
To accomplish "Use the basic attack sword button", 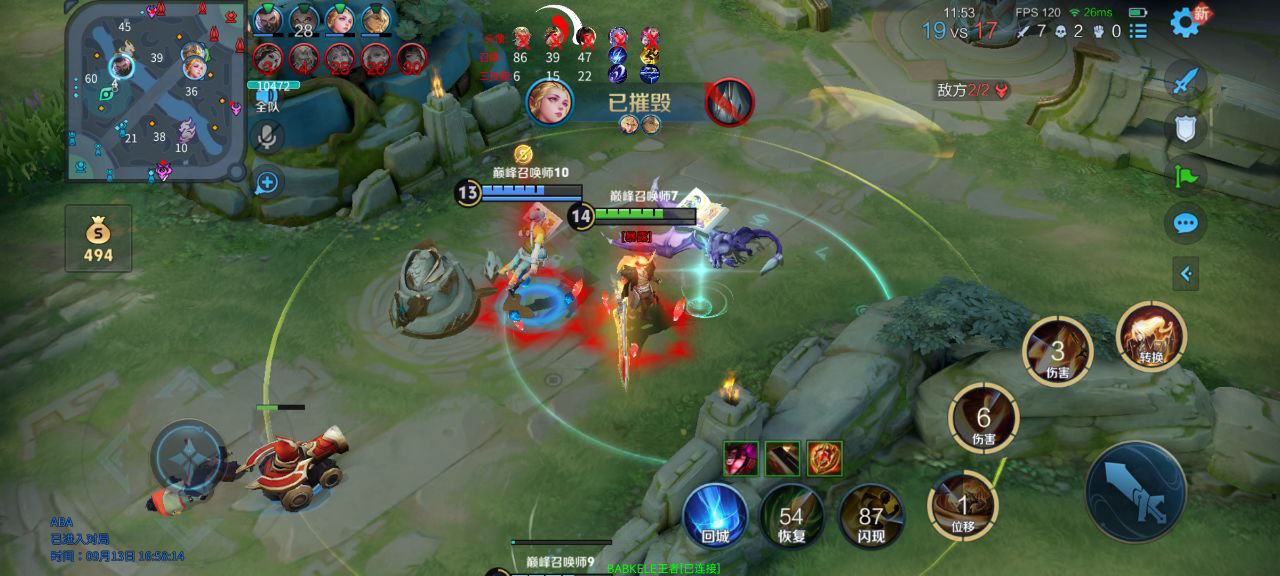I will pyautogui.click(x=1136, y=492).
